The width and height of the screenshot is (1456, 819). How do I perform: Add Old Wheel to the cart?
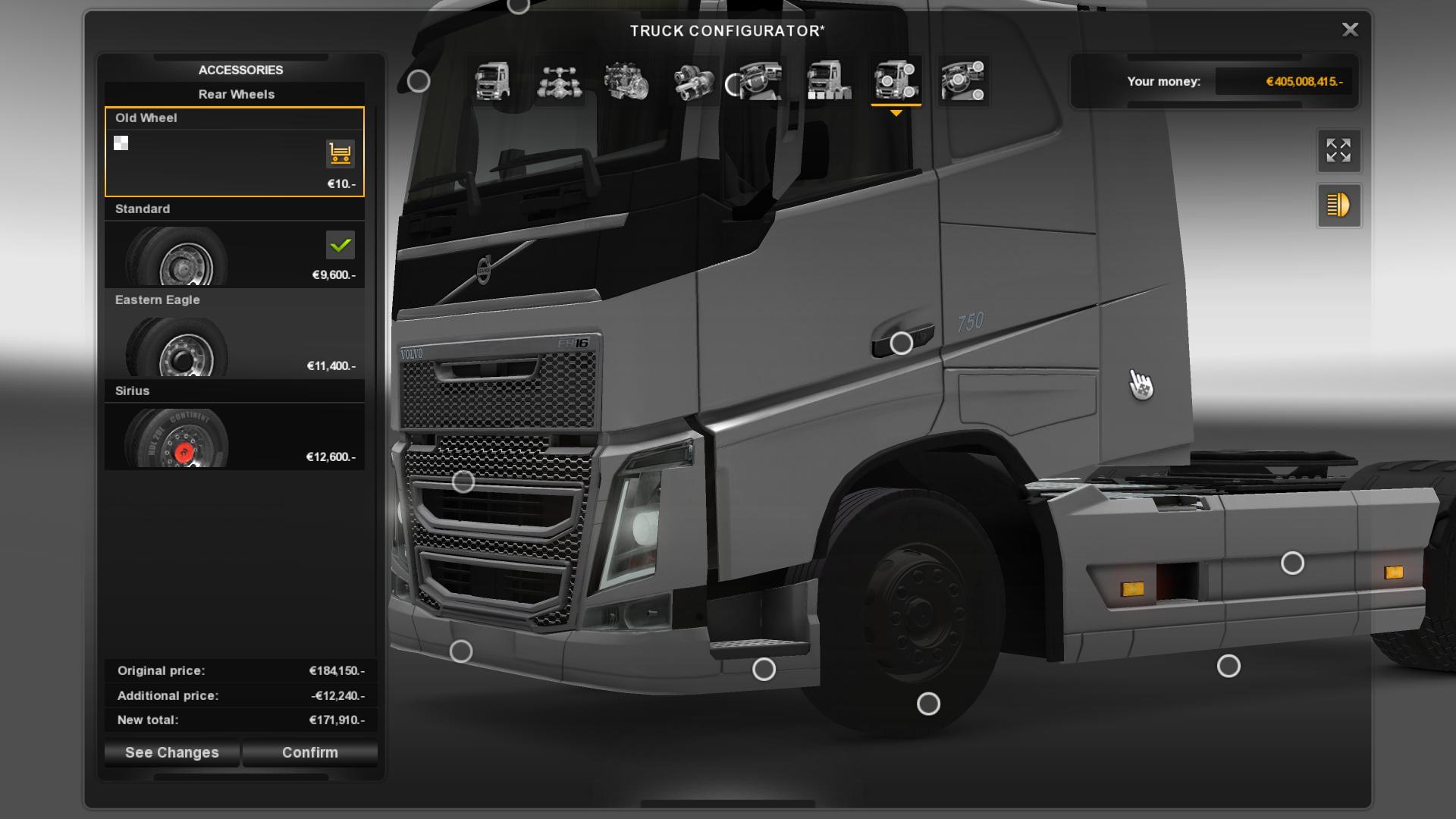340,153
